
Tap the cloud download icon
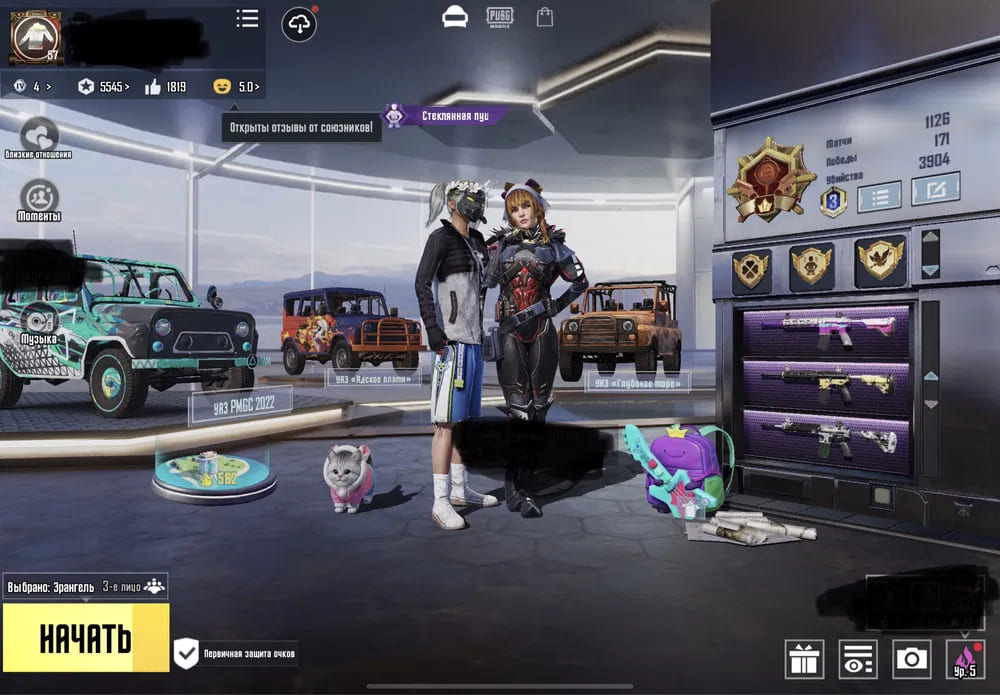pos(298,25)
